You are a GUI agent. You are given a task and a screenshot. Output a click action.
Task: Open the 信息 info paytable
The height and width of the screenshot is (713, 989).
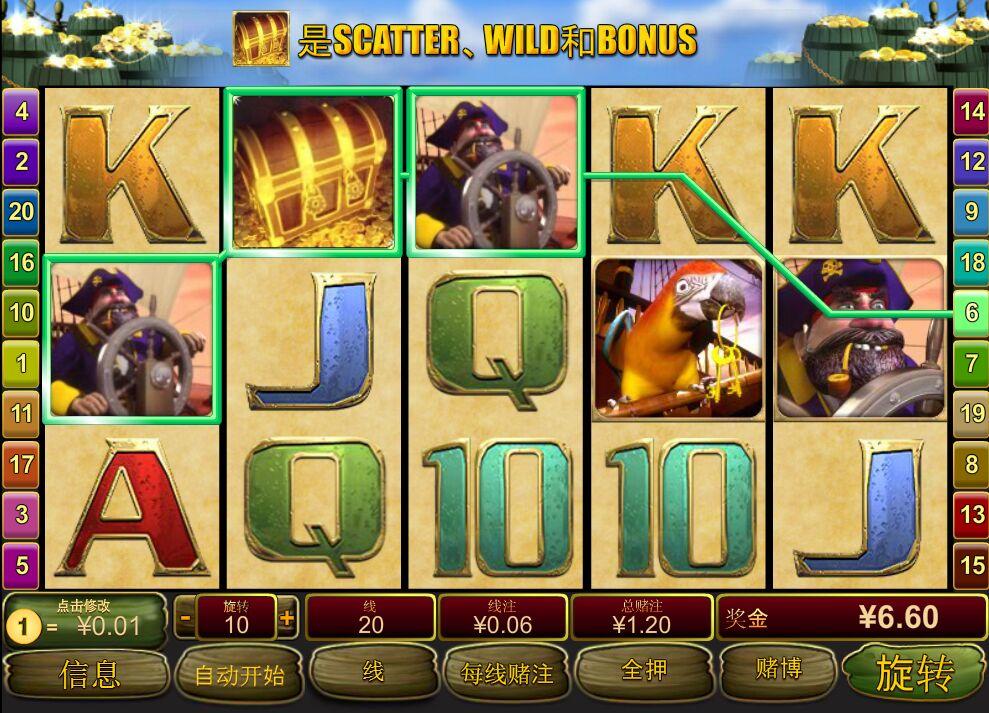88,673
